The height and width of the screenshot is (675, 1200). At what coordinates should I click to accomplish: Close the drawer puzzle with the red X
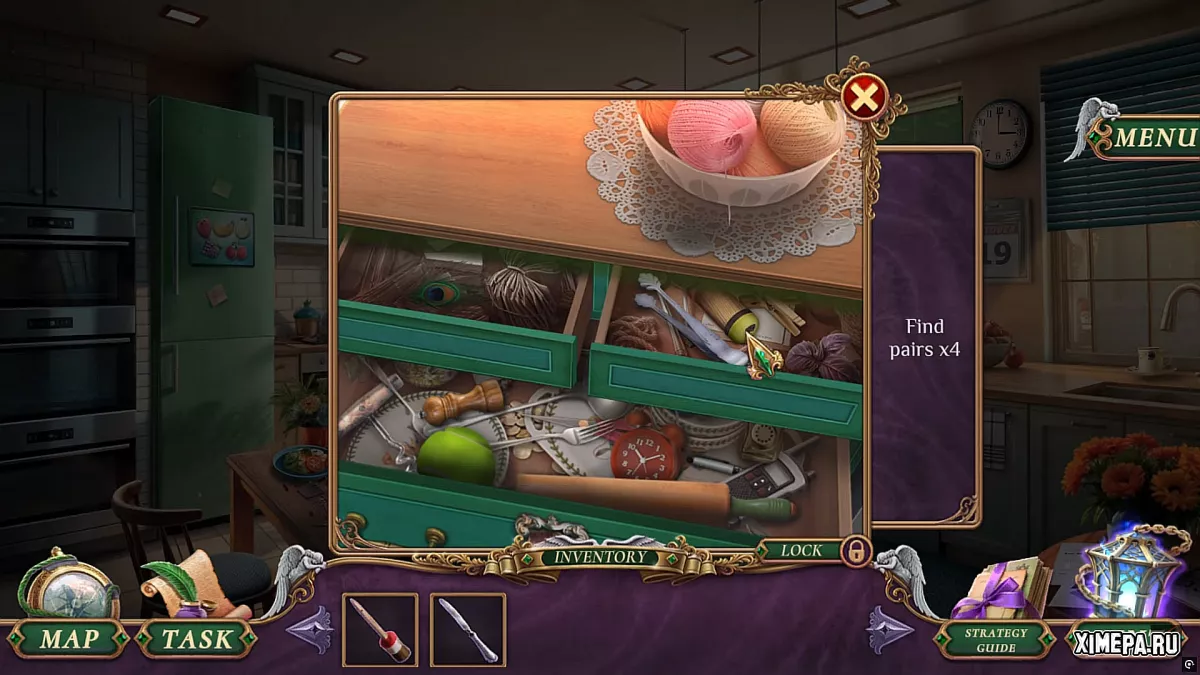(x=865, y=97)
